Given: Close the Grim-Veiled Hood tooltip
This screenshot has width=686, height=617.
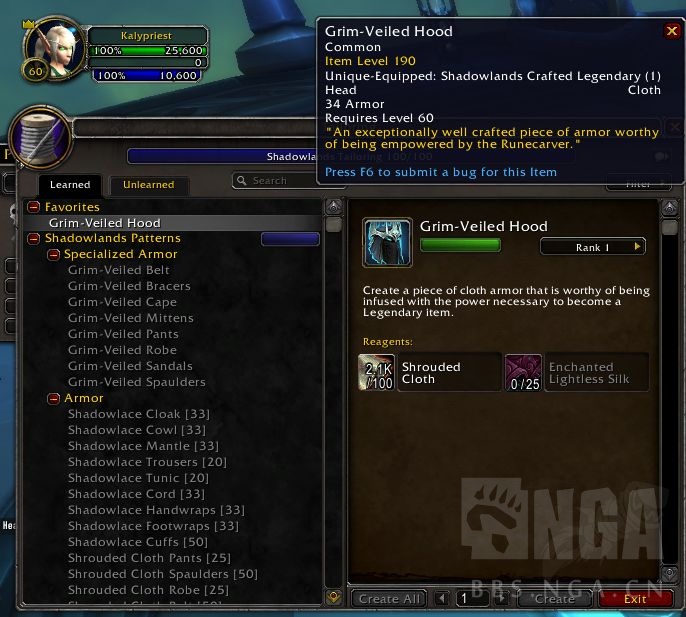Looking at the screenshot, I should click(x=672, y=31).
